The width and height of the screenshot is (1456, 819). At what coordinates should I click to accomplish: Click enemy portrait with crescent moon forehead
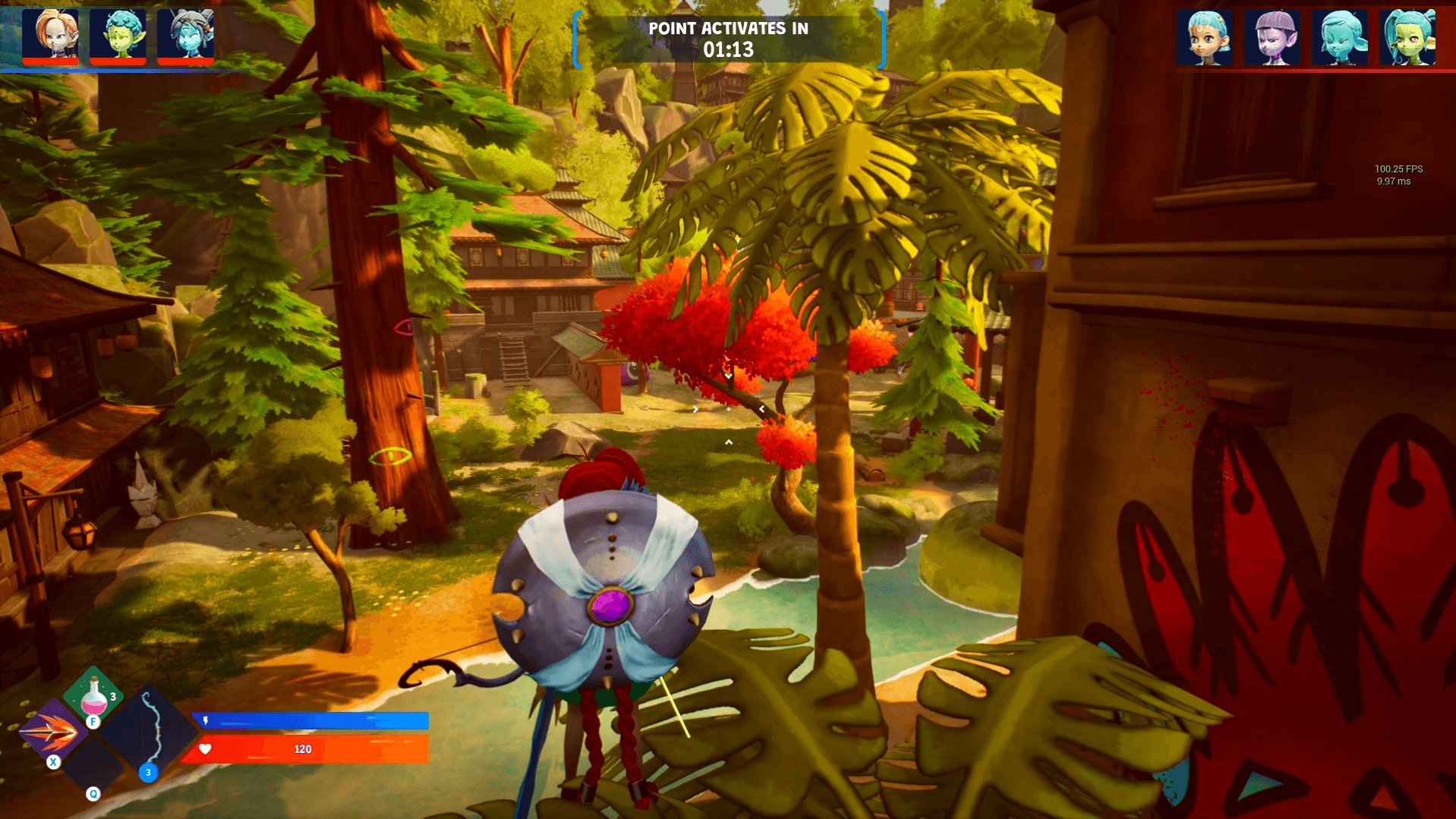point(1205,37)
